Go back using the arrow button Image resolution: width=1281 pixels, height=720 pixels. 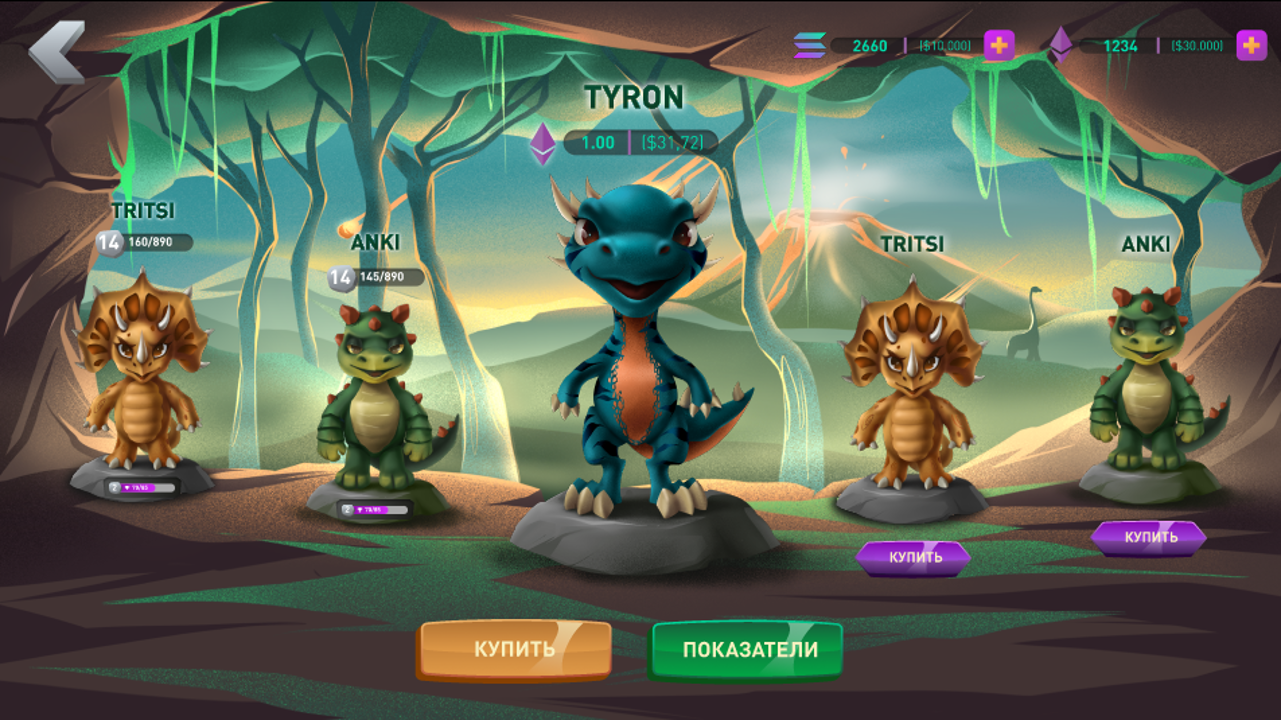56,52
